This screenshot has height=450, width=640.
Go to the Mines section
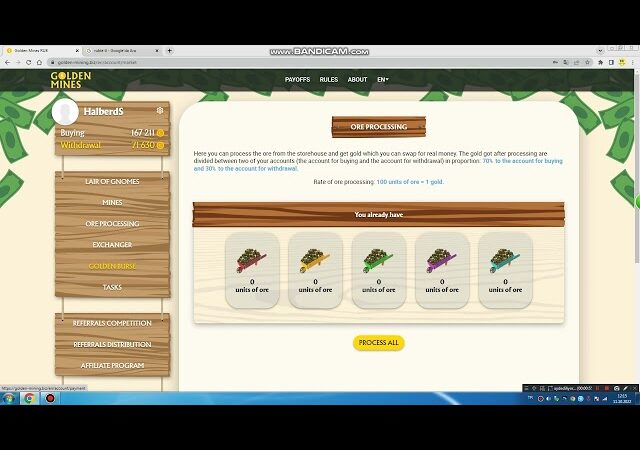pos(112,202)
